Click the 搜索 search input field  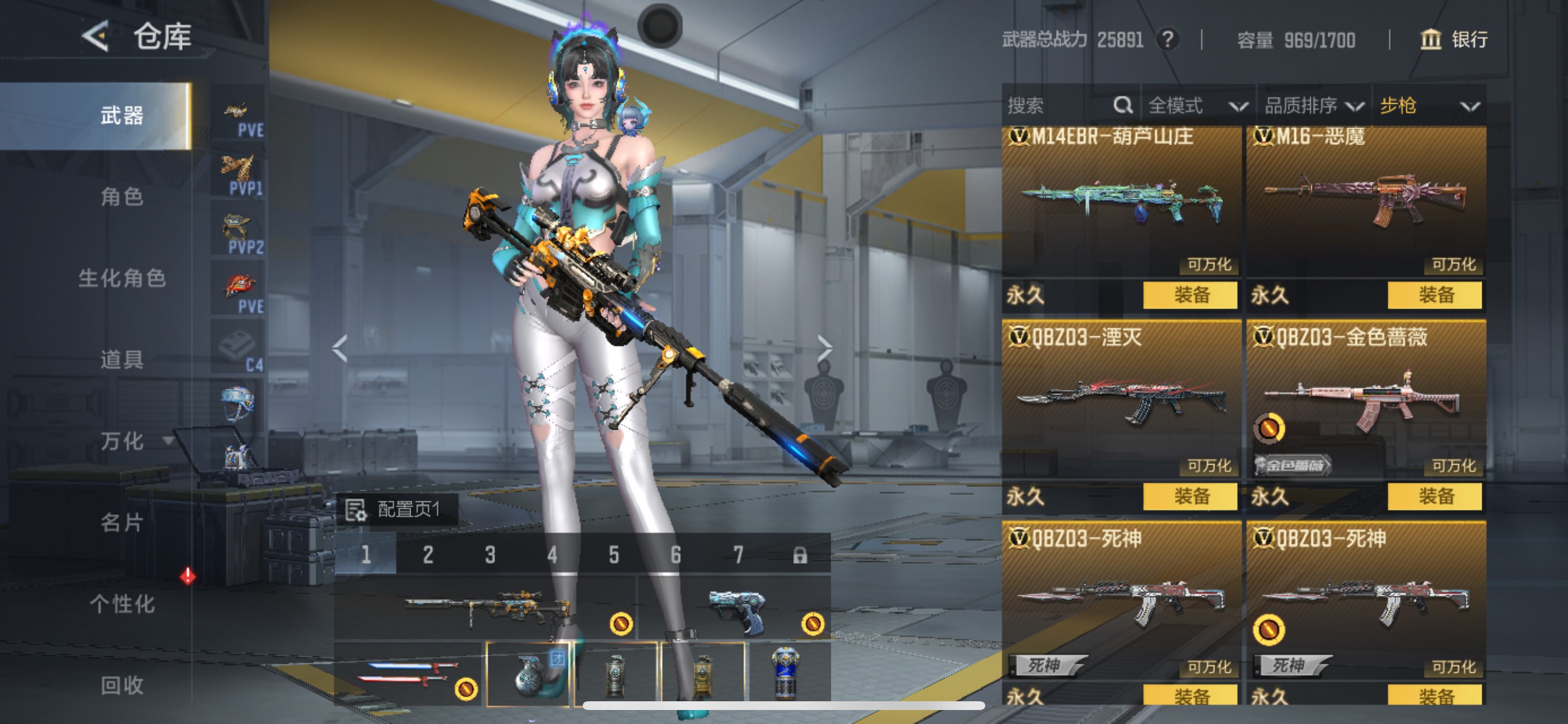(x=1047, y=106)
